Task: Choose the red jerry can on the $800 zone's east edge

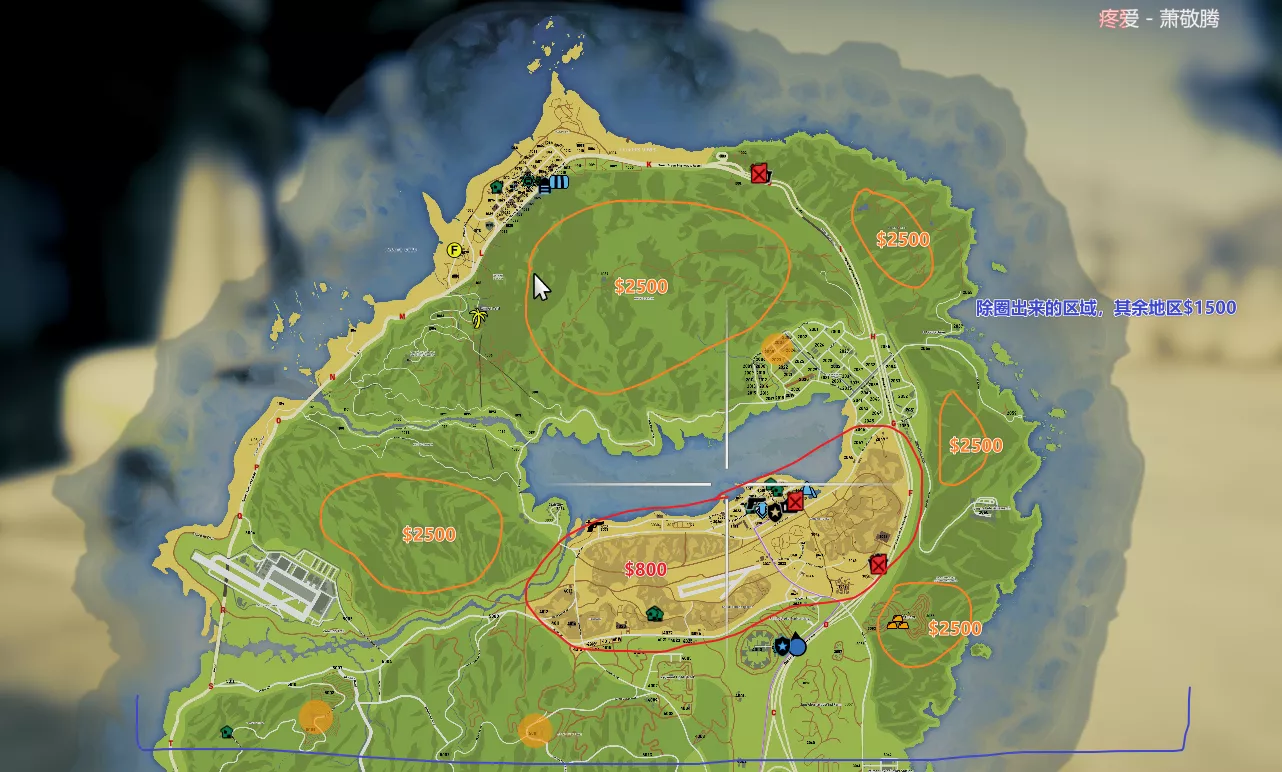Action: (x=878, y=564)
